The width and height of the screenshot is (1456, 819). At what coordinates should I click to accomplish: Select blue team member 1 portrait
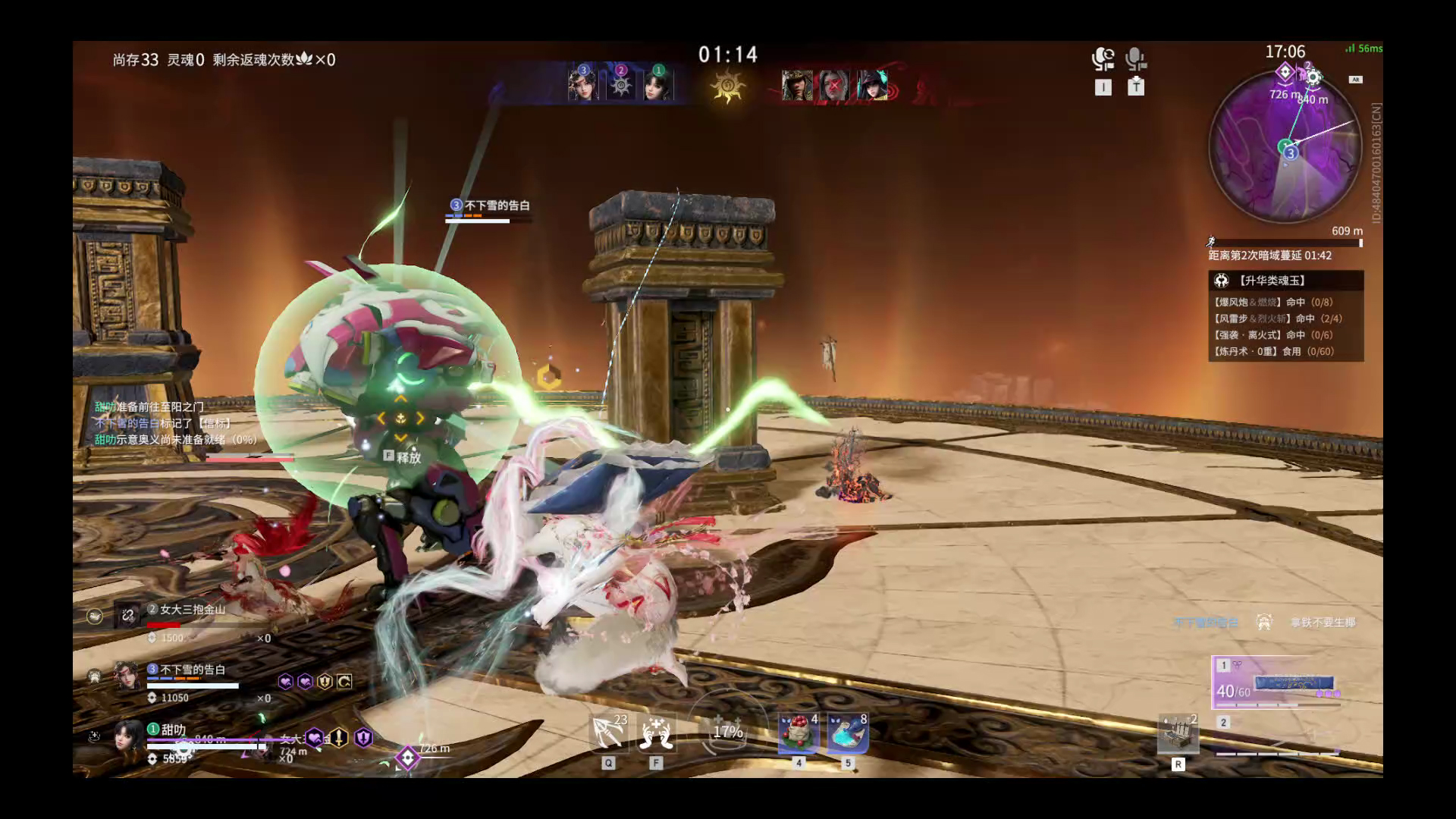pyautogui.click(x=658, y=84)
